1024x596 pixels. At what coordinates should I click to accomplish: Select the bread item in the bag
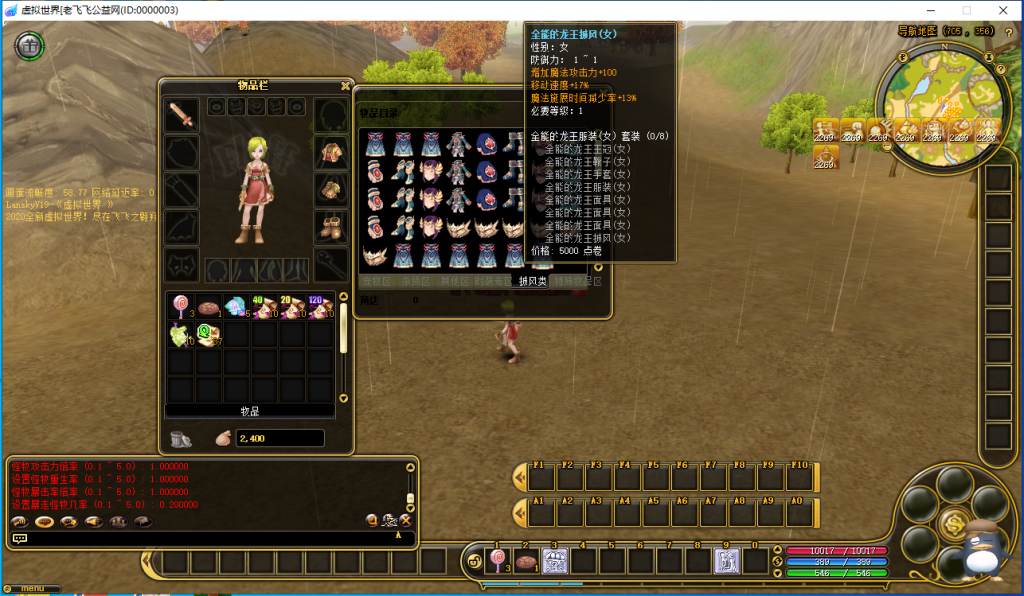point(209,307)
